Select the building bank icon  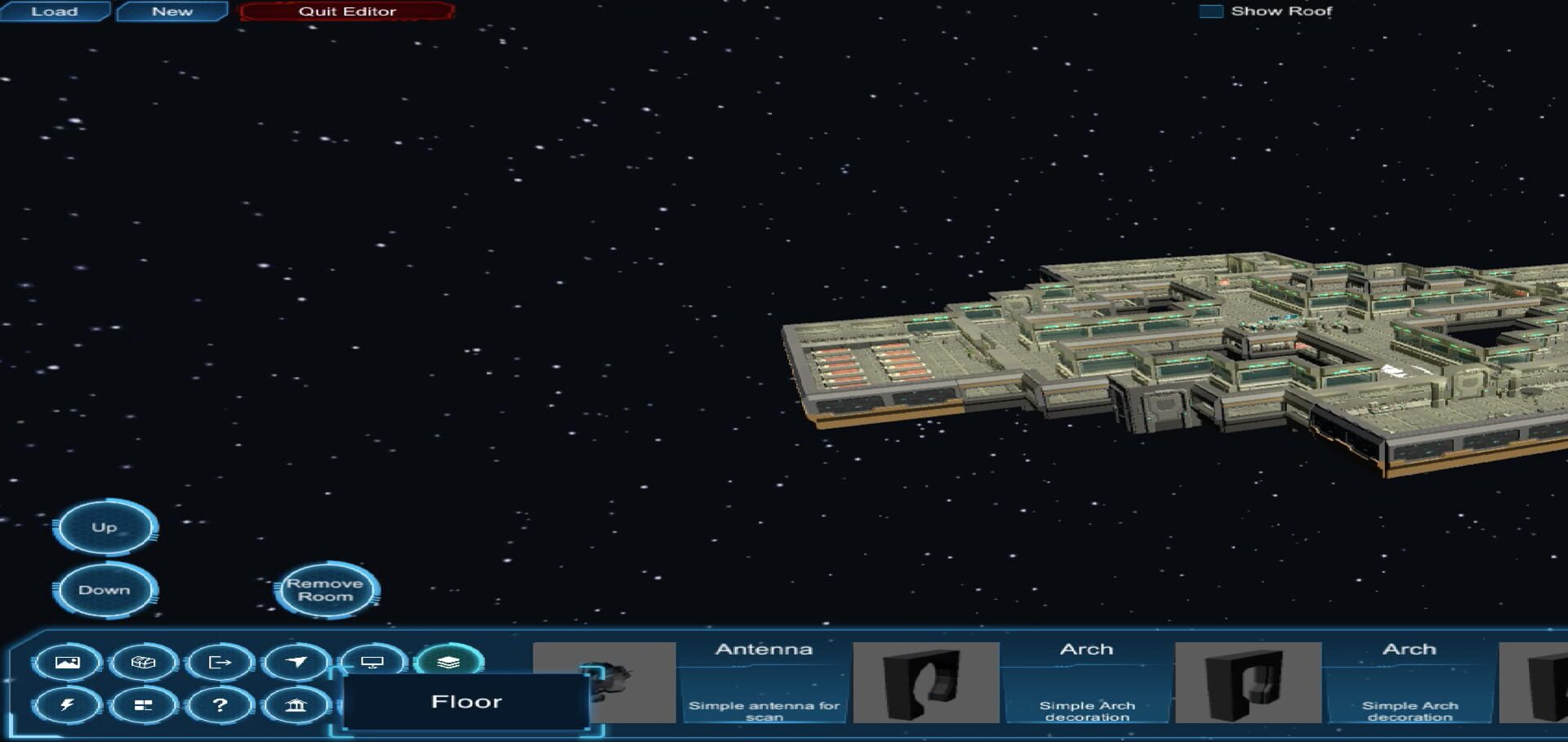(297, 704)
